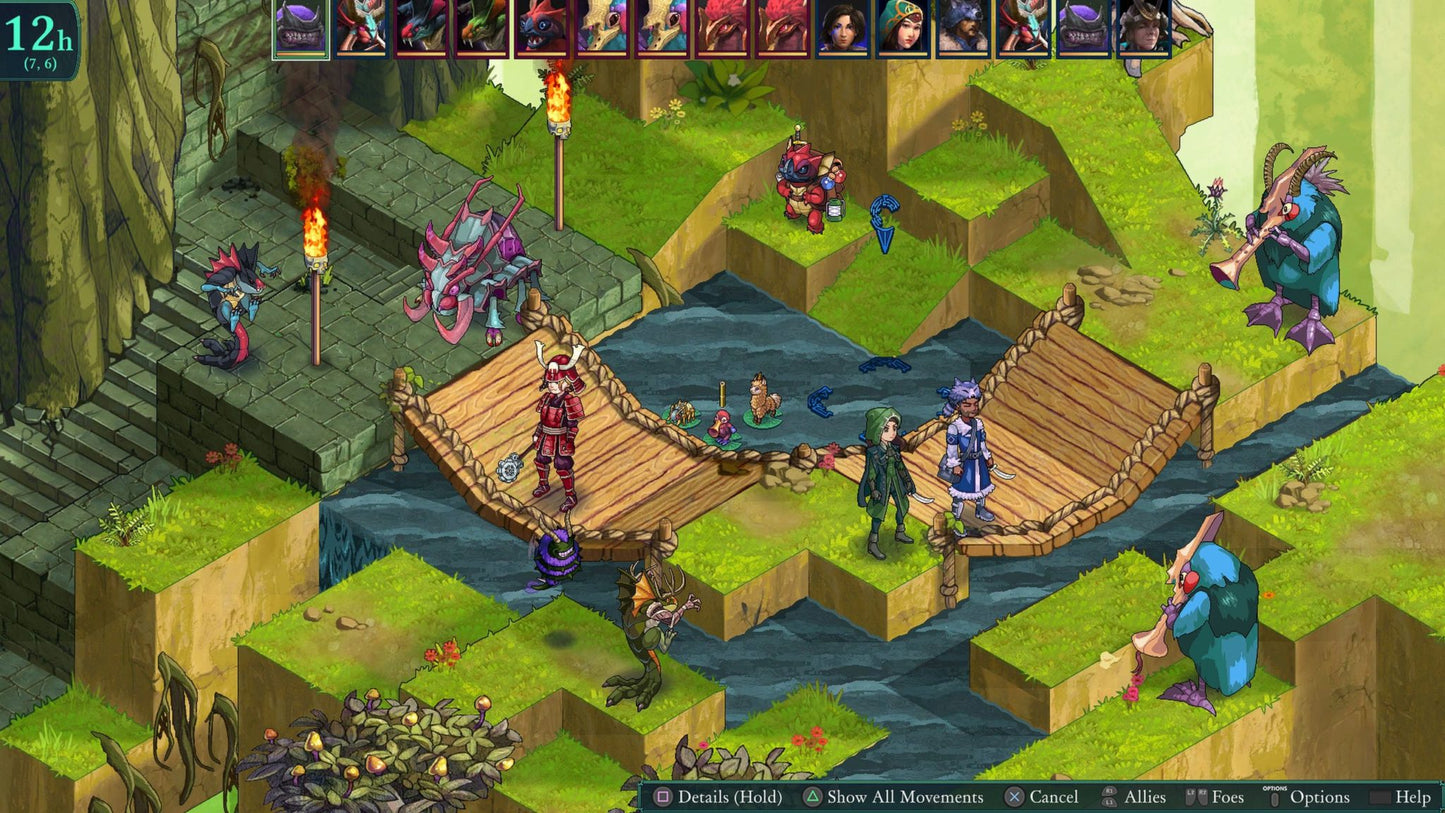Toggle to the Foes view

click(x=1226, y=797)
